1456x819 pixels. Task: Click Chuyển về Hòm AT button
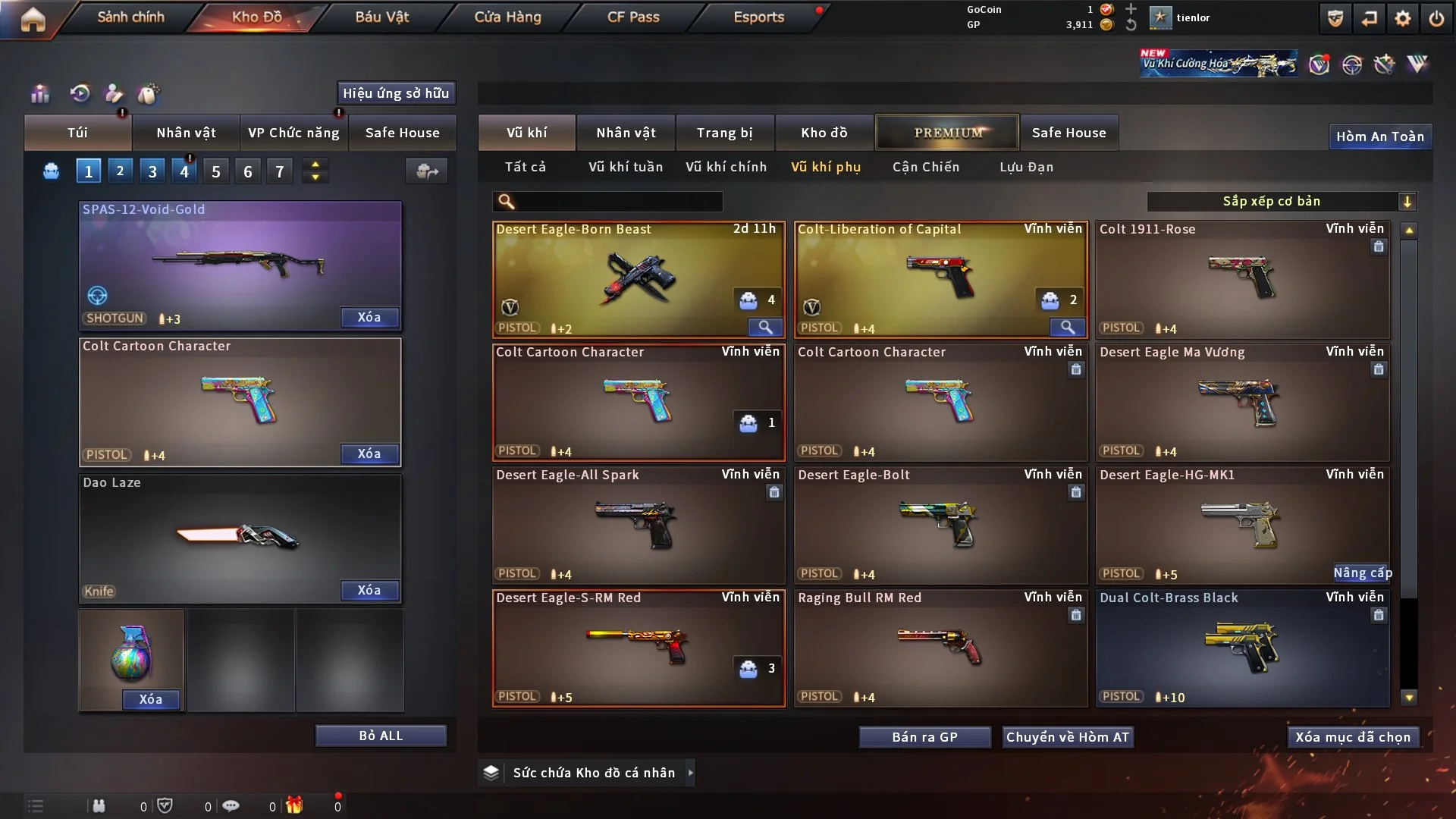(x=1067, y=737)
